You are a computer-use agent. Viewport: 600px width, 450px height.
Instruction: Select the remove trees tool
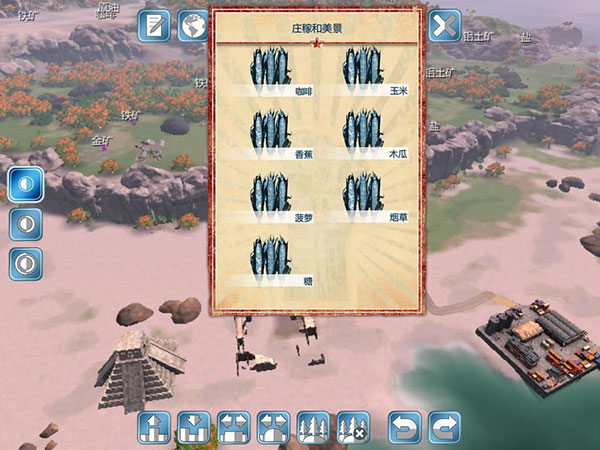pos(352,428)
